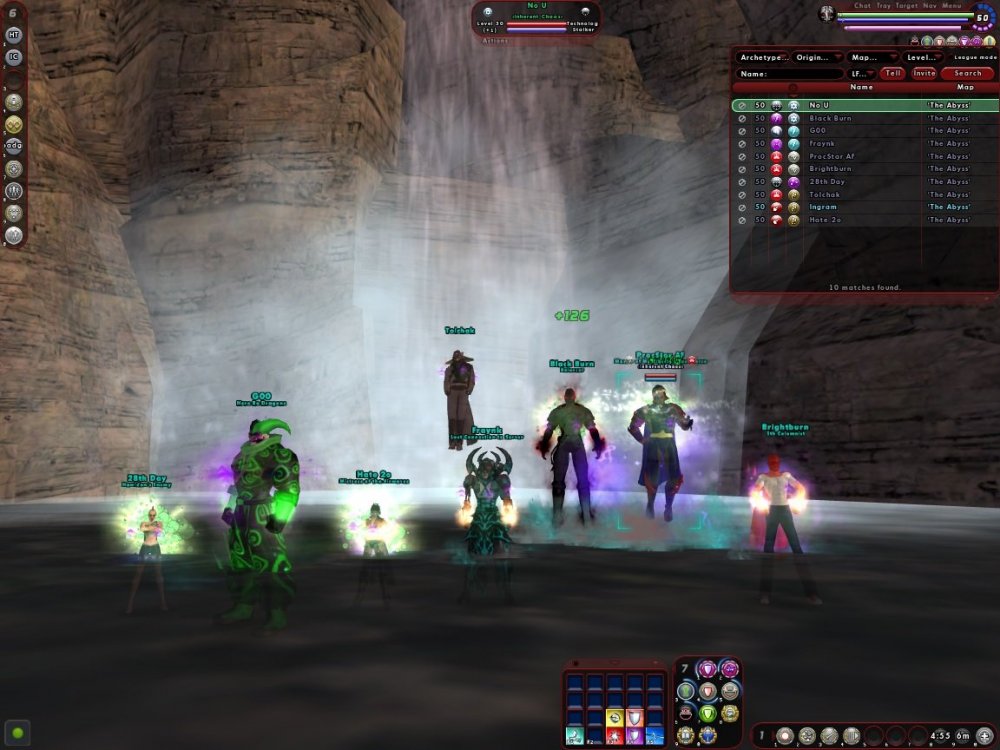Viewport: 1000px width, 750px height.
Task: Activate the IC macro button
Action: coord(14,56)
